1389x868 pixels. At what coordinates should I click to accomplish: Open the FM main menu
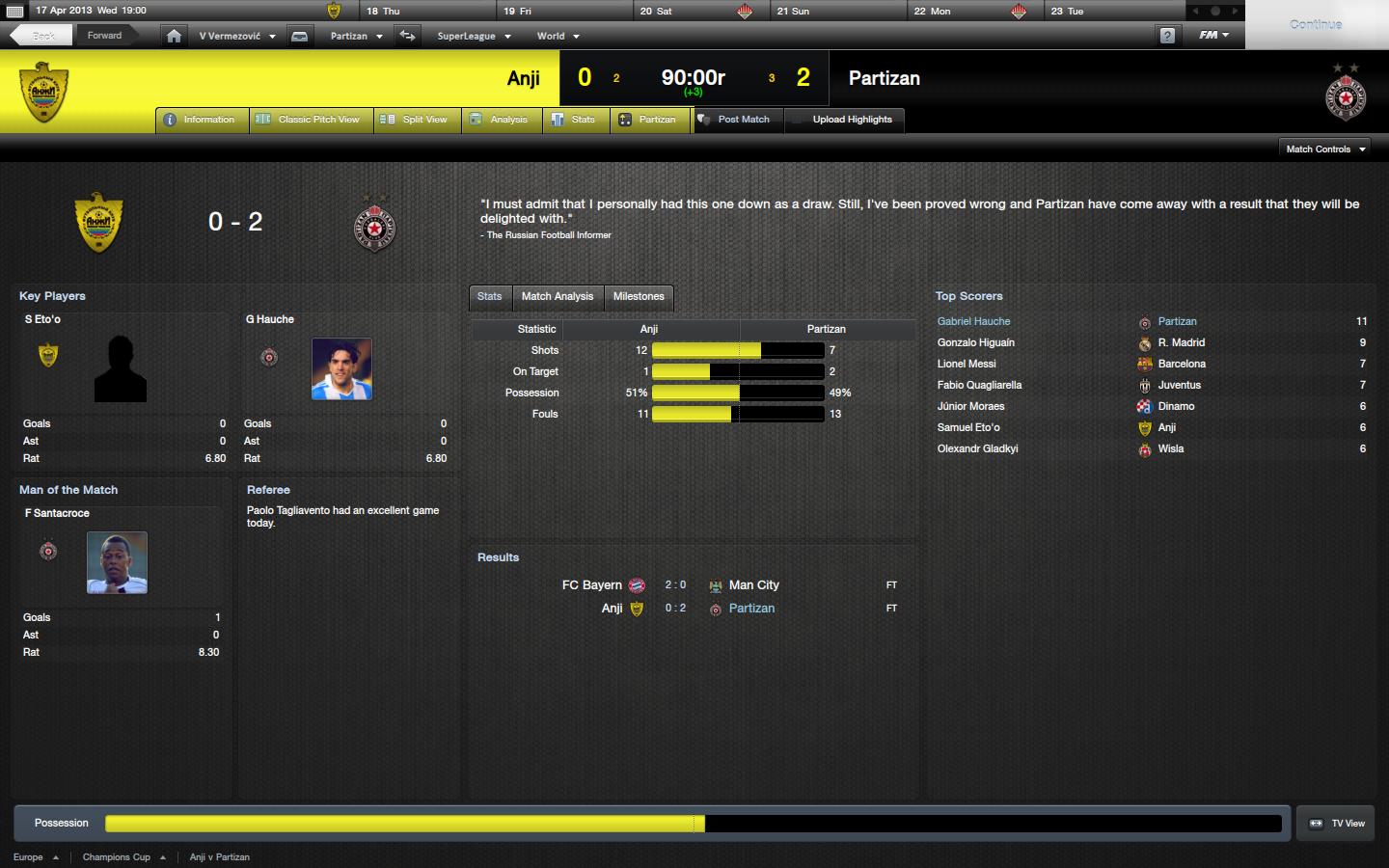tap(1213, 36)
